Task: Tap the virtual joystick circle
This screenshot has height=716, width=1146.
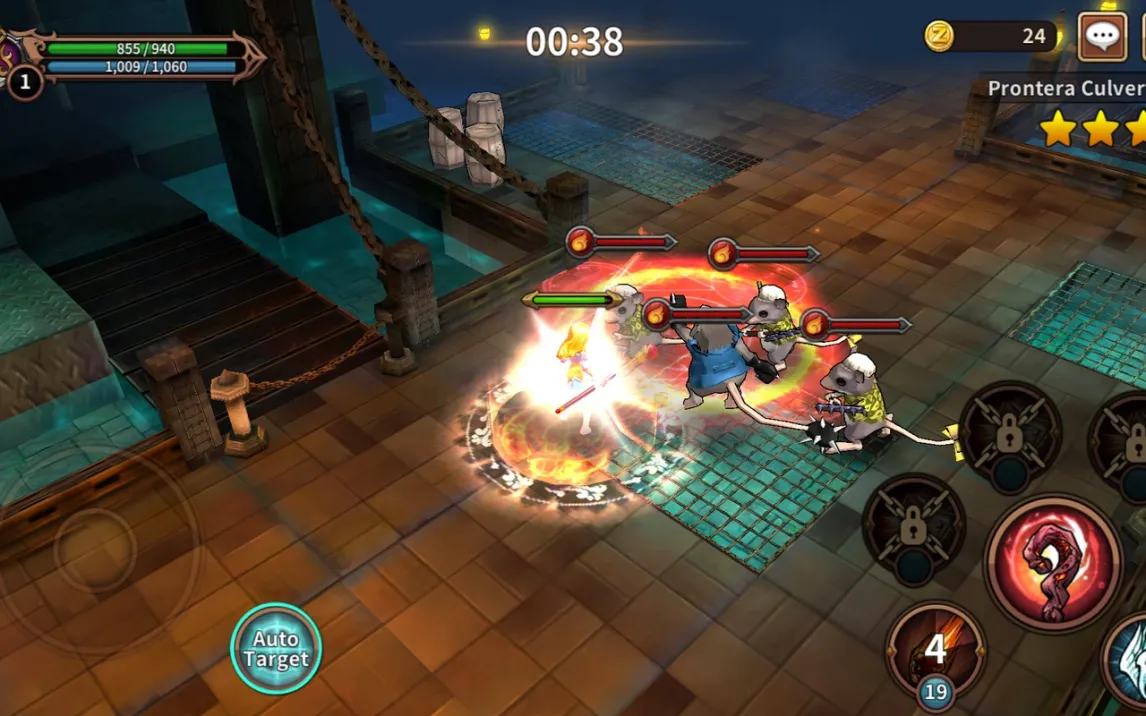Action: coord(95,547)
